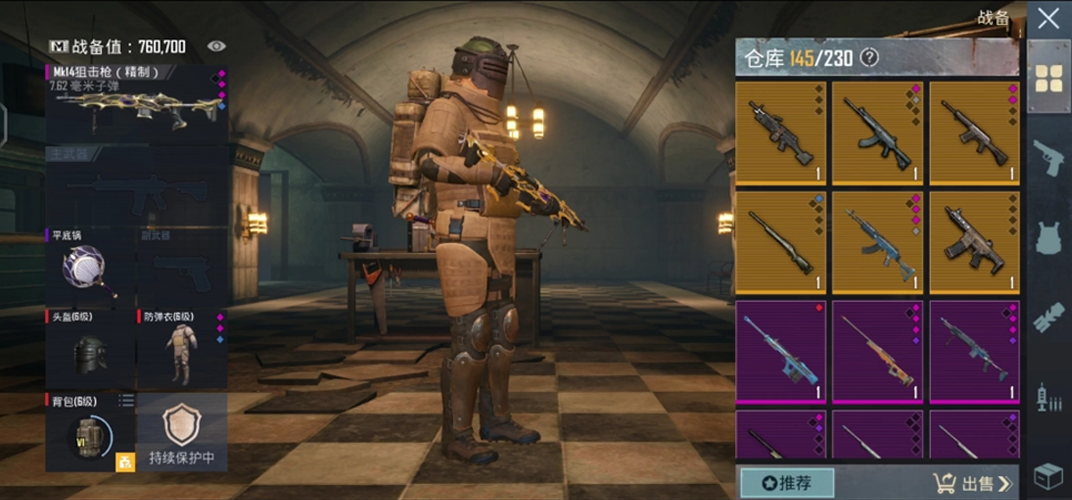Click the 推荐 recommend button

[787, 483]
